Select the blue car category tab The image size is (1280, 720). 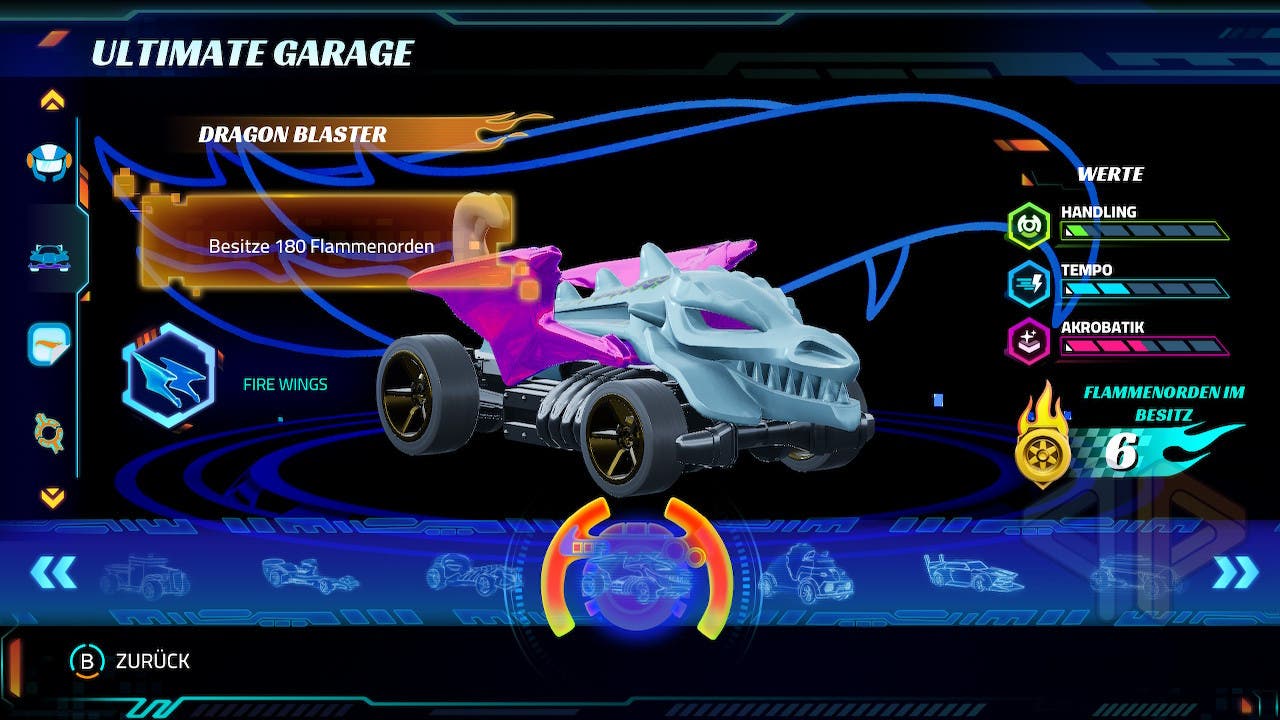click(49, 256)
